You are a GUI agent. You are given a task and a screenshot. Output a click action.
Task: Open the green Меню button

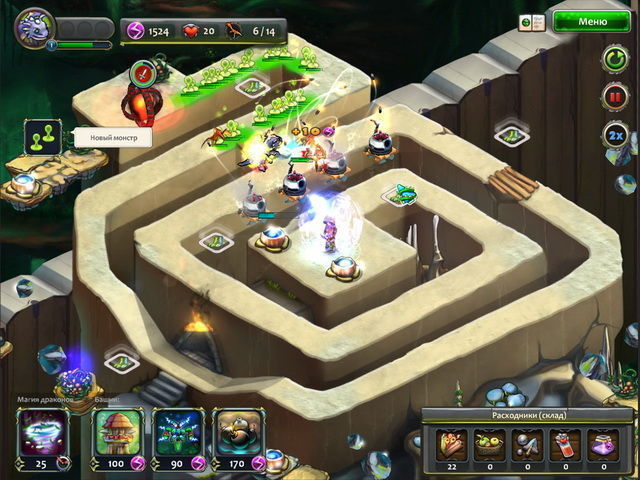pyautogui.click(x=592, y=21)
